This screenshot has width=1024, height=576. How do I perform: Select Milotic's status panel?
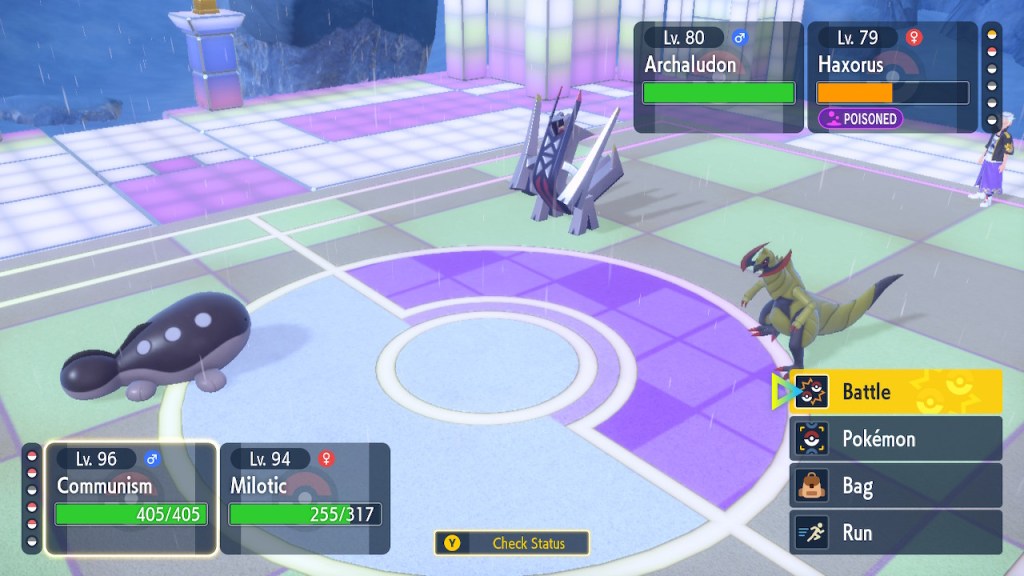[304, 498]
